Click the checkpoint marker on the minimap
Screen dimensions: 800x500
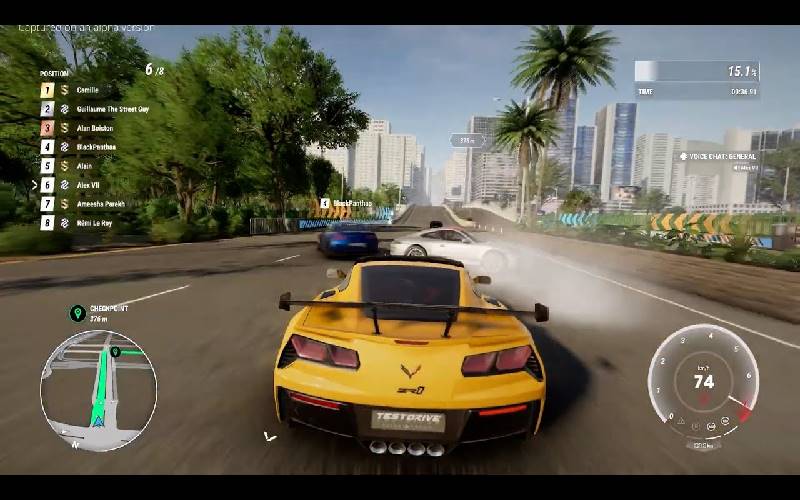click(x=116, y=352)
